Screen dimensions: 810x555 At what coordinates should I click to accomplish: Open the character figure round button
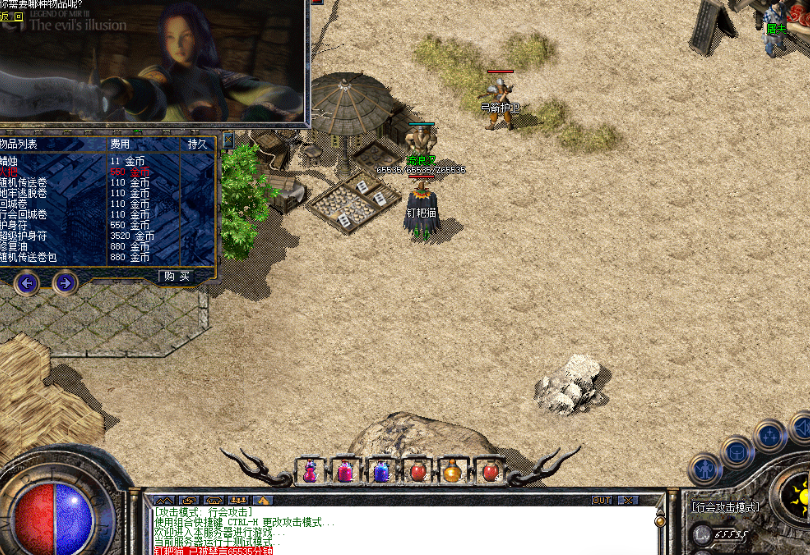click(x=706, y=468)
